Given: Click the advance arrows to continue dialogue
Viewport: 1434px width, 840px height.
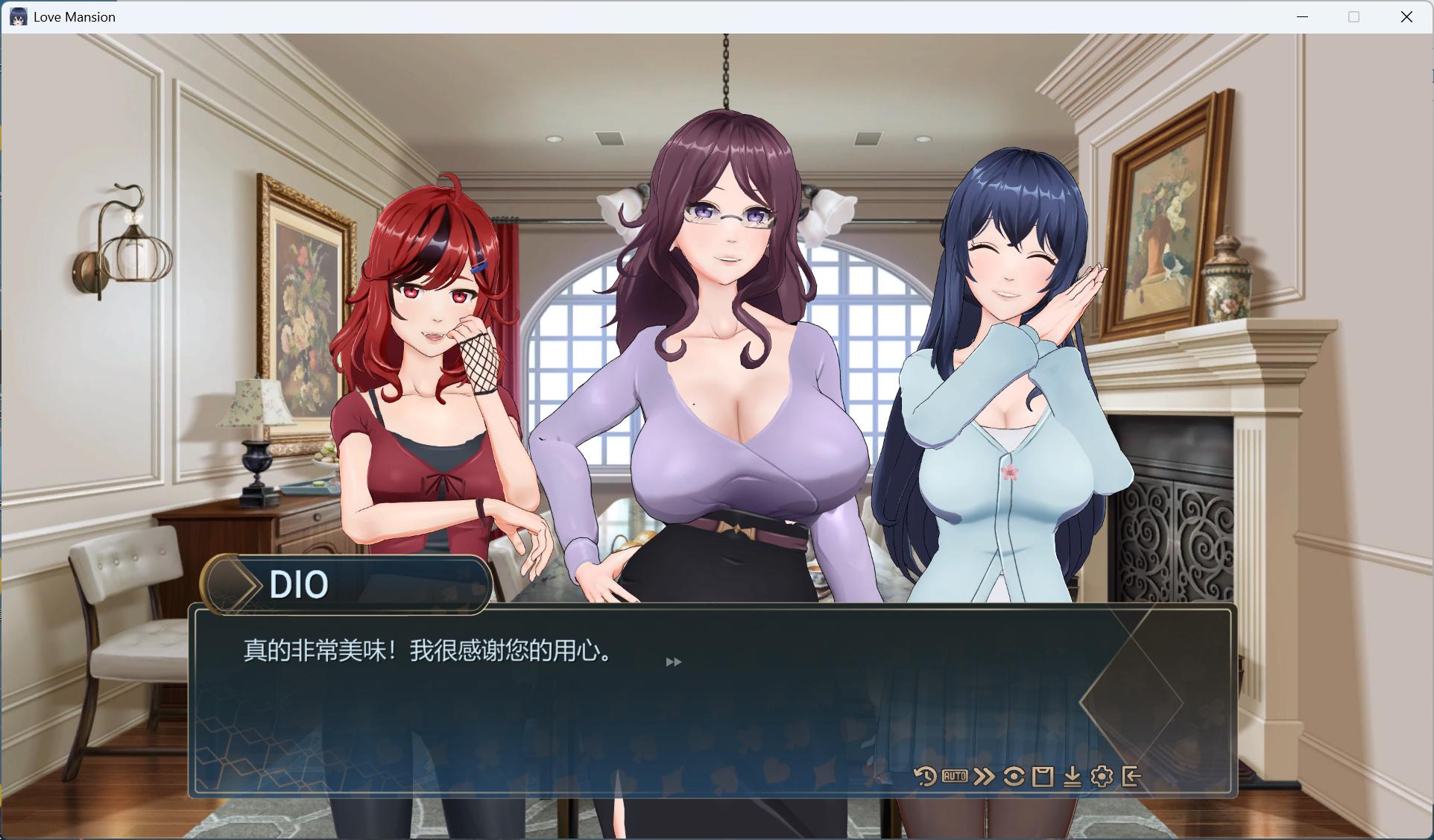Looking at the screenshot, I should 674,661.
